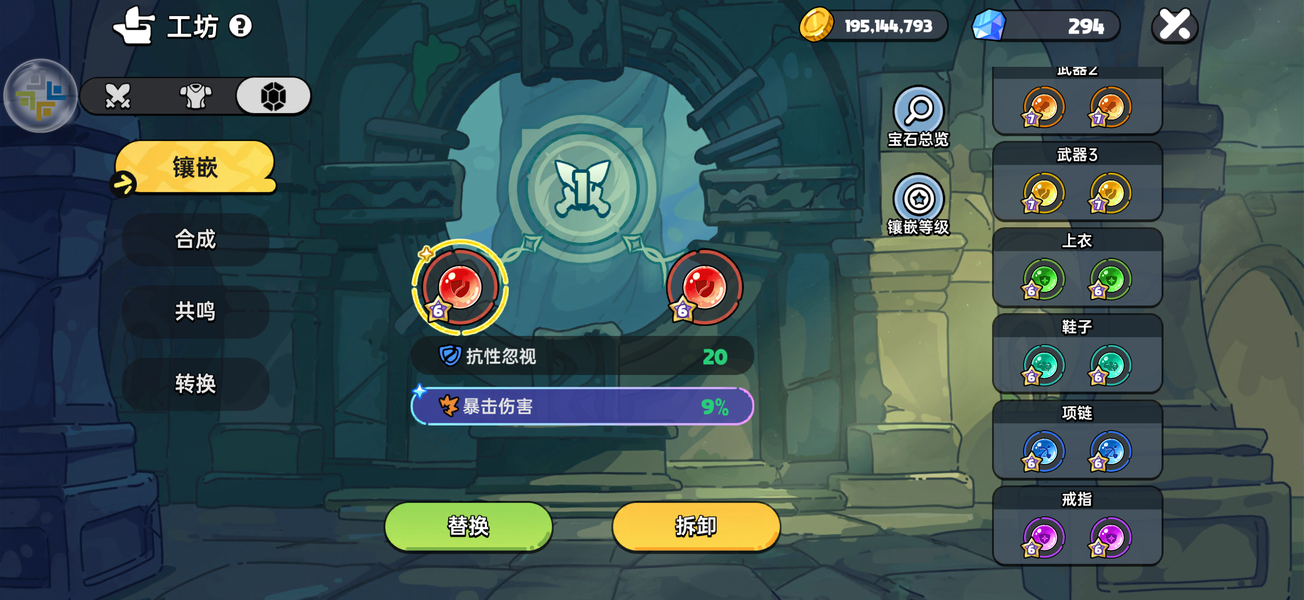Viewport: 1304px width, 600px height.
Task: Select the 戒指 ring gem row
Action: click(x=1077, y=525)
